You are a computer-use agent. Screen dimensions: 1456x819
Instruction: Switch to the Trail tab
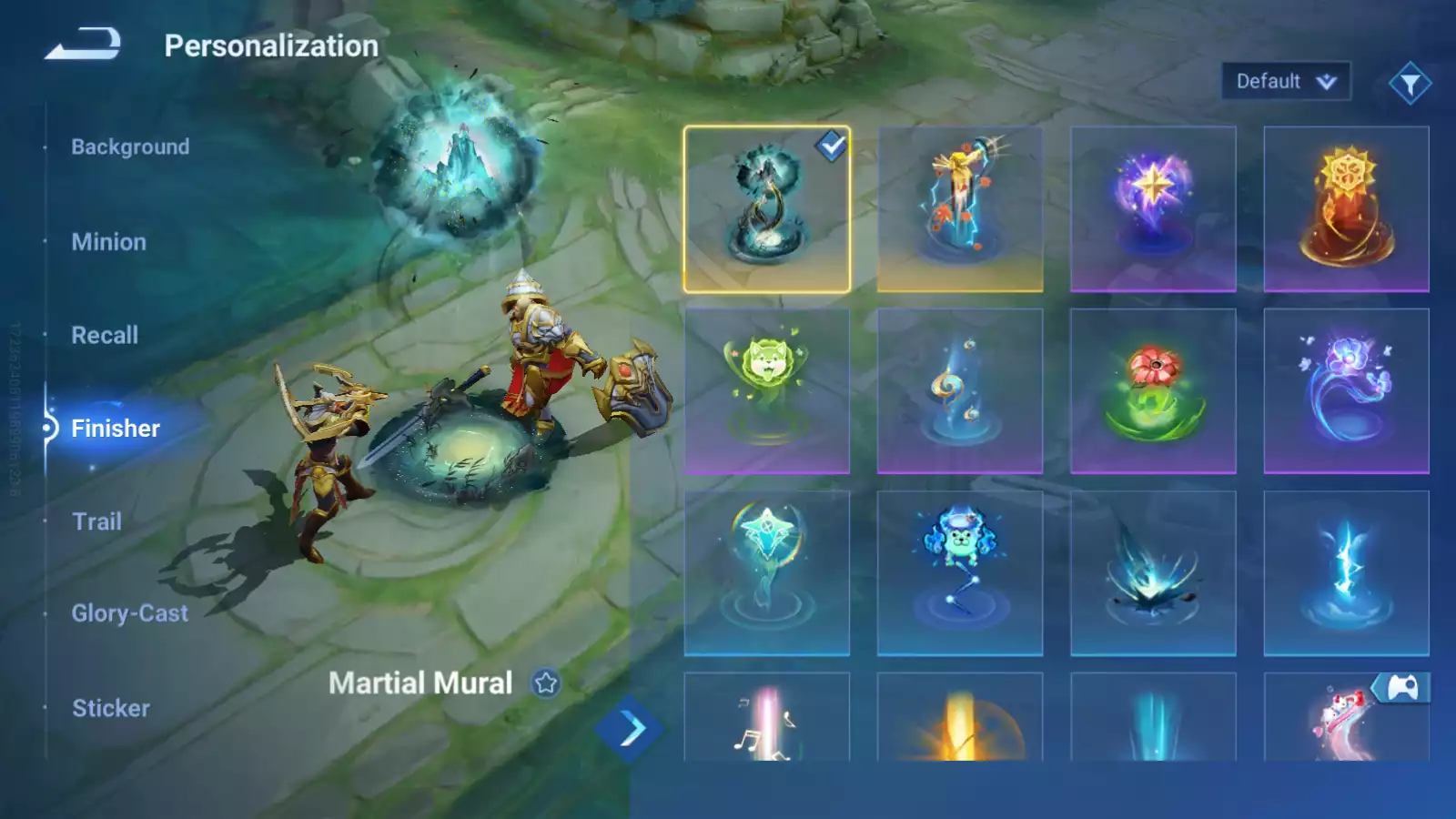96,521
